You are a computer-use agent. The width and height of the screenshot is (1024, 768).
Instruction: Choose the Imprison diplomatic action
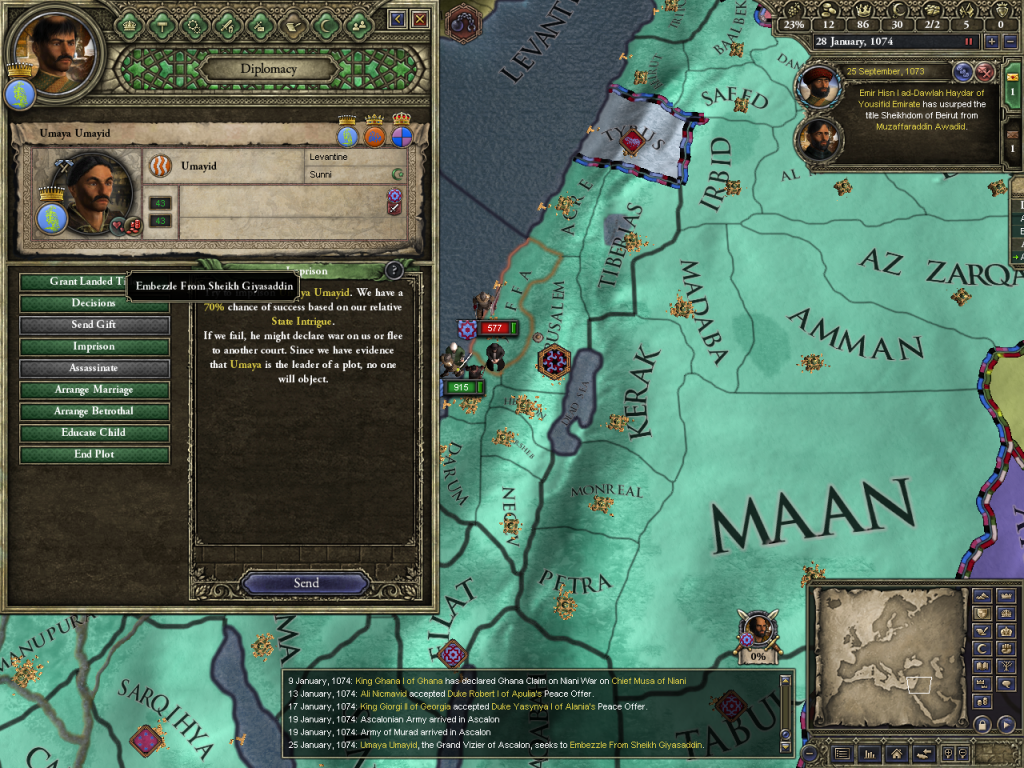[x=94, y=347]
